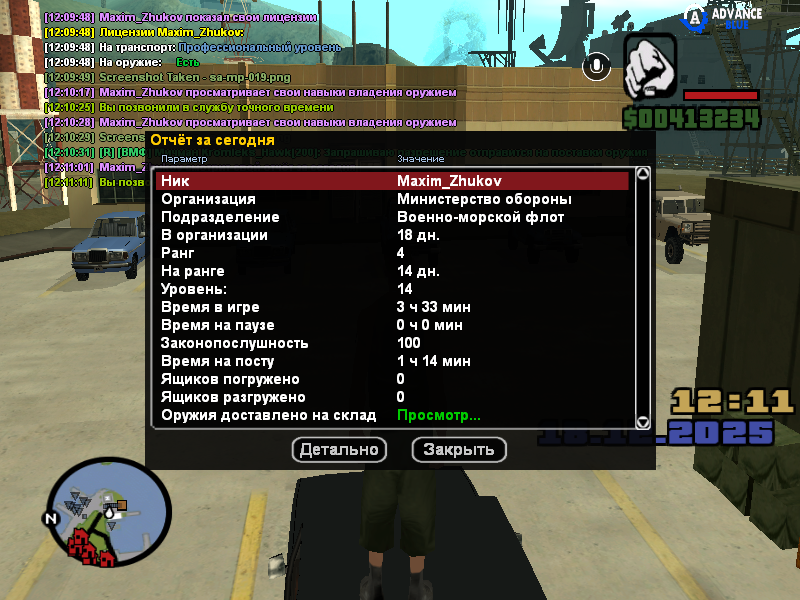The height and width of the screenshot is (600, 800).
Task: Select the Ящиков разгружено row
Action: [x=392, y=397]
